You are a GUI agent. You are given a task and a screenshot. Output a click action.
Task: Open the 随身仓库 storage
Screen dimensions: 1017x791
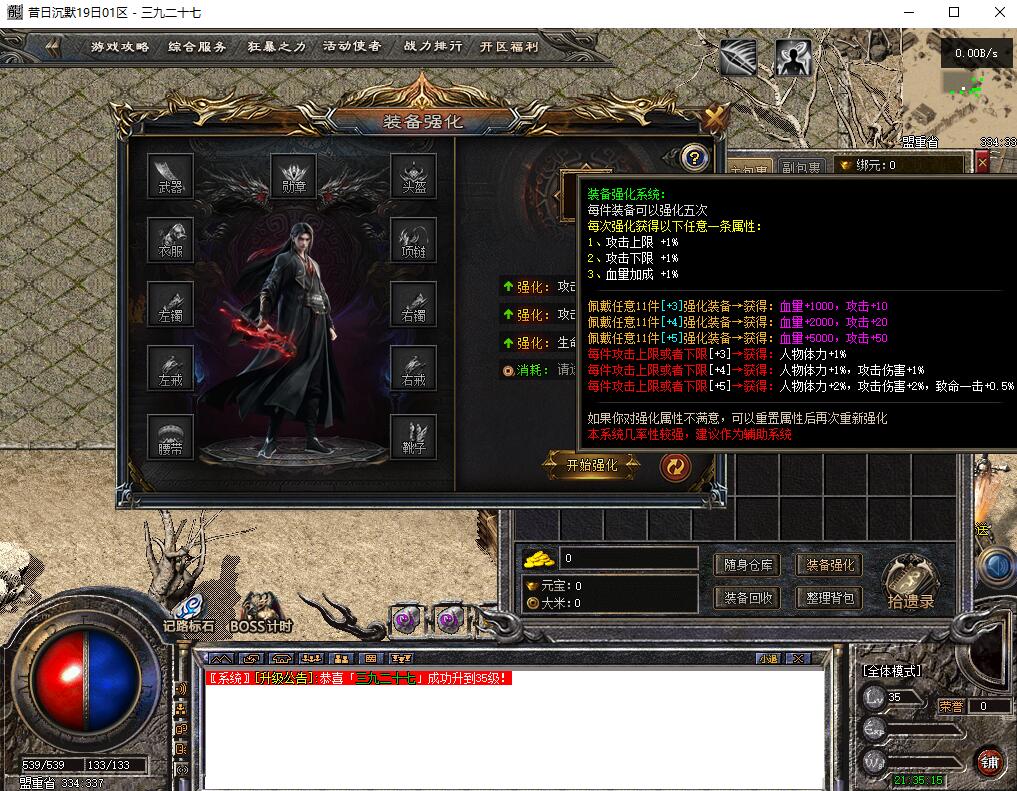pyautogui.click(x=749, y=565)
